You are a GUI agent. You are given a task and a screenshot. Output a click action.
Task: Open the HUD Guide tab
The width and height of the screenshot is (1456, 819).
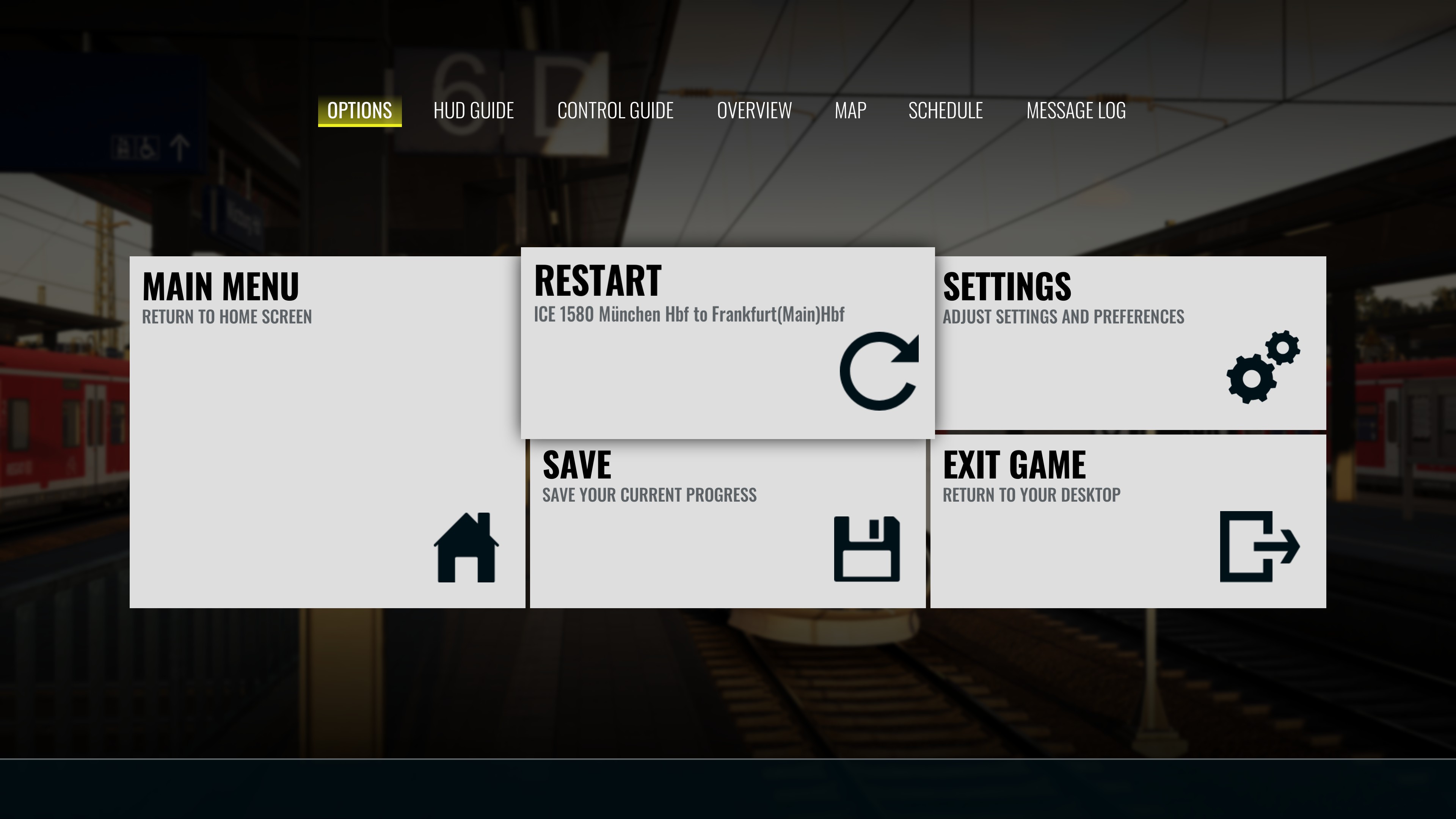[473, 111]
